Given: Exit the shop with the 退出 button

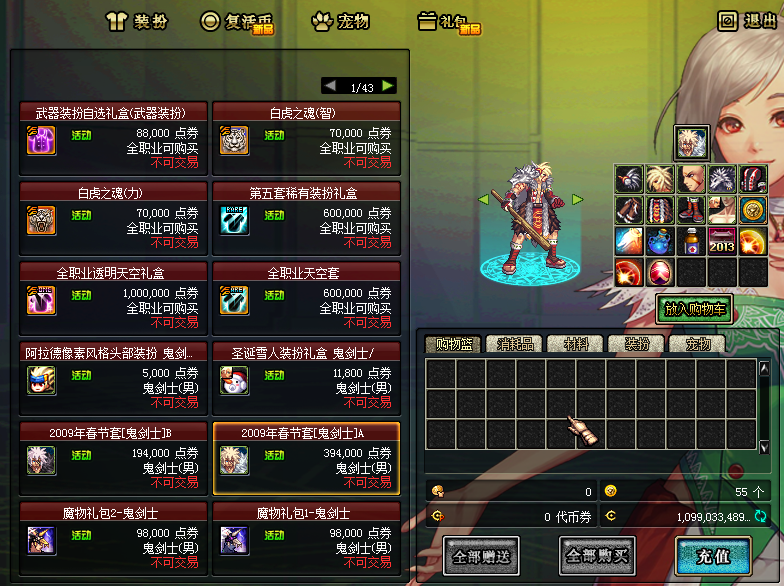Looking at the screenshot, I should point(747,21).
